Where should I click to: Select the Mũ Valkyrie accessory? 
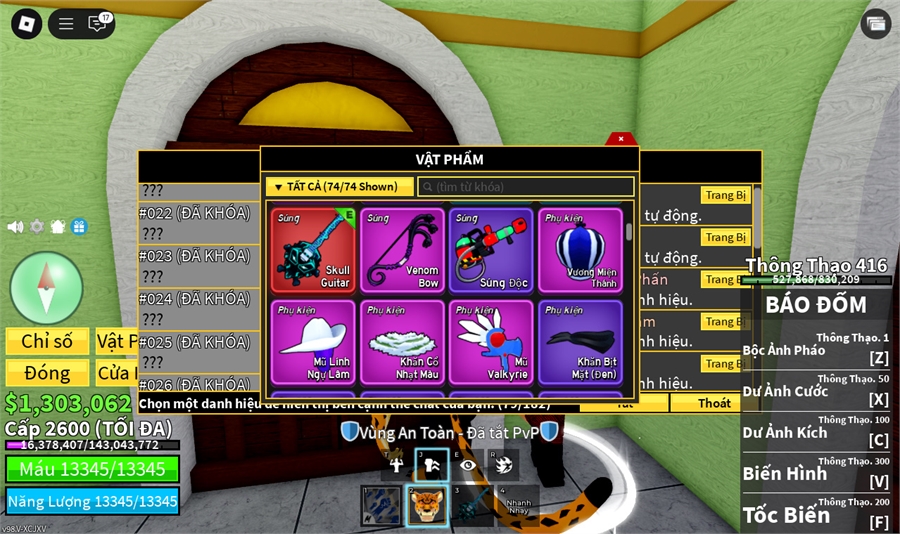coord(491,342)
